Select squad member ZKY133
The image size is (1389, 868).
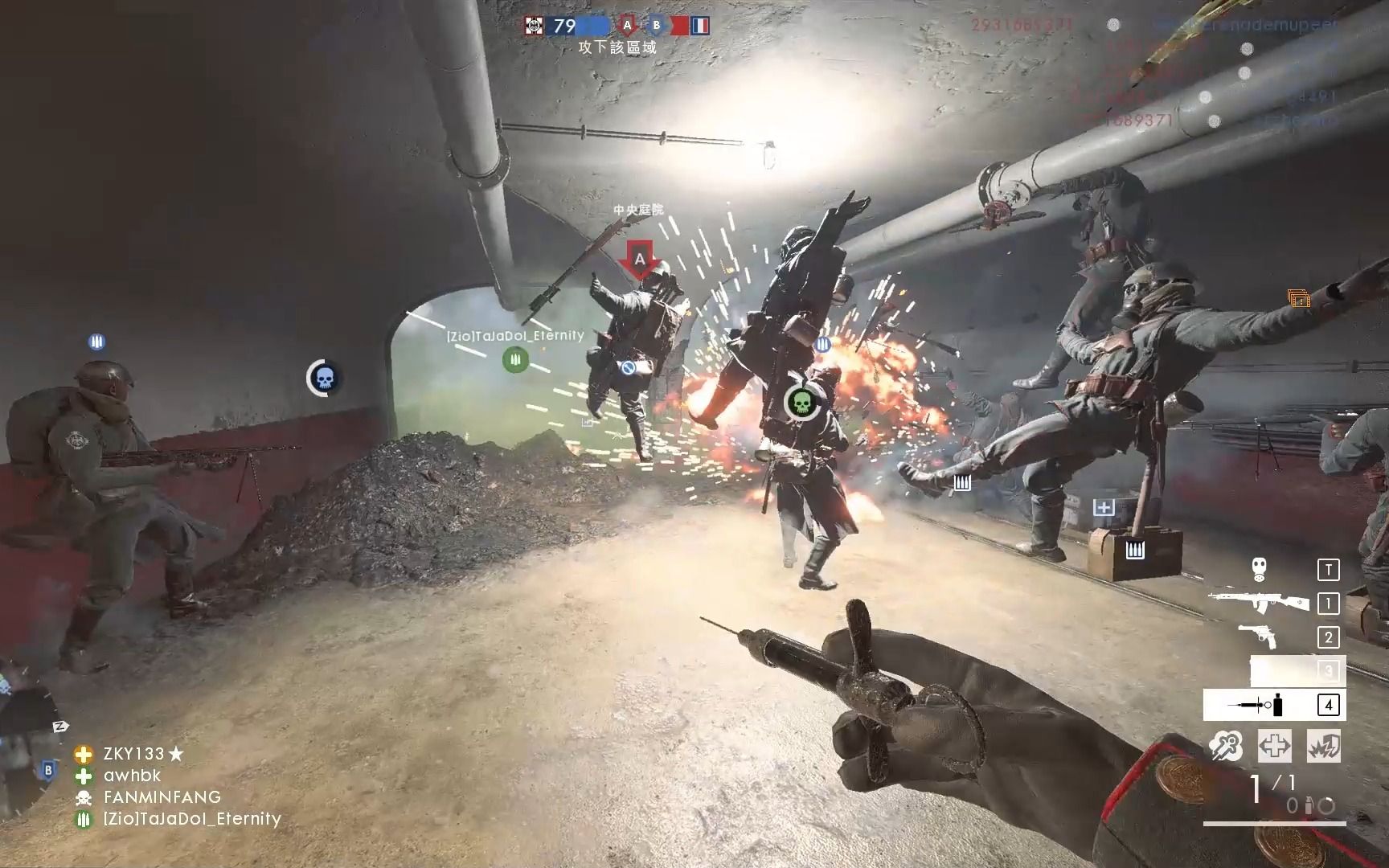tap(133, 754)
